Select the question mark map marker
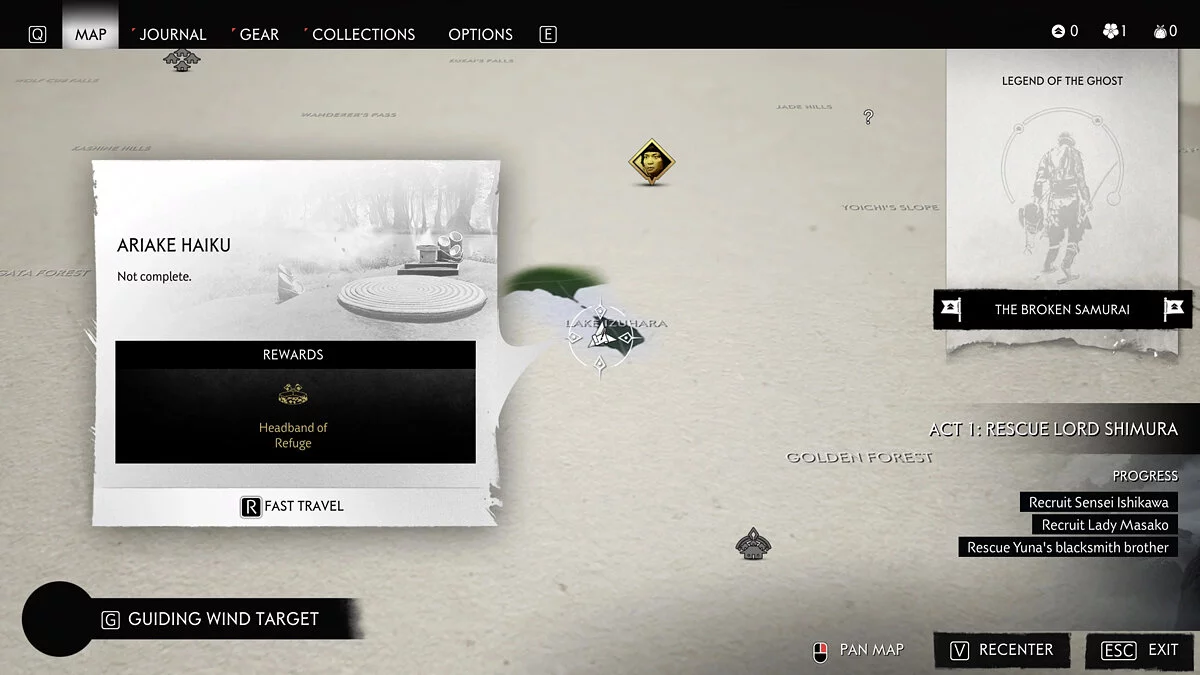 tap(868, 117)
